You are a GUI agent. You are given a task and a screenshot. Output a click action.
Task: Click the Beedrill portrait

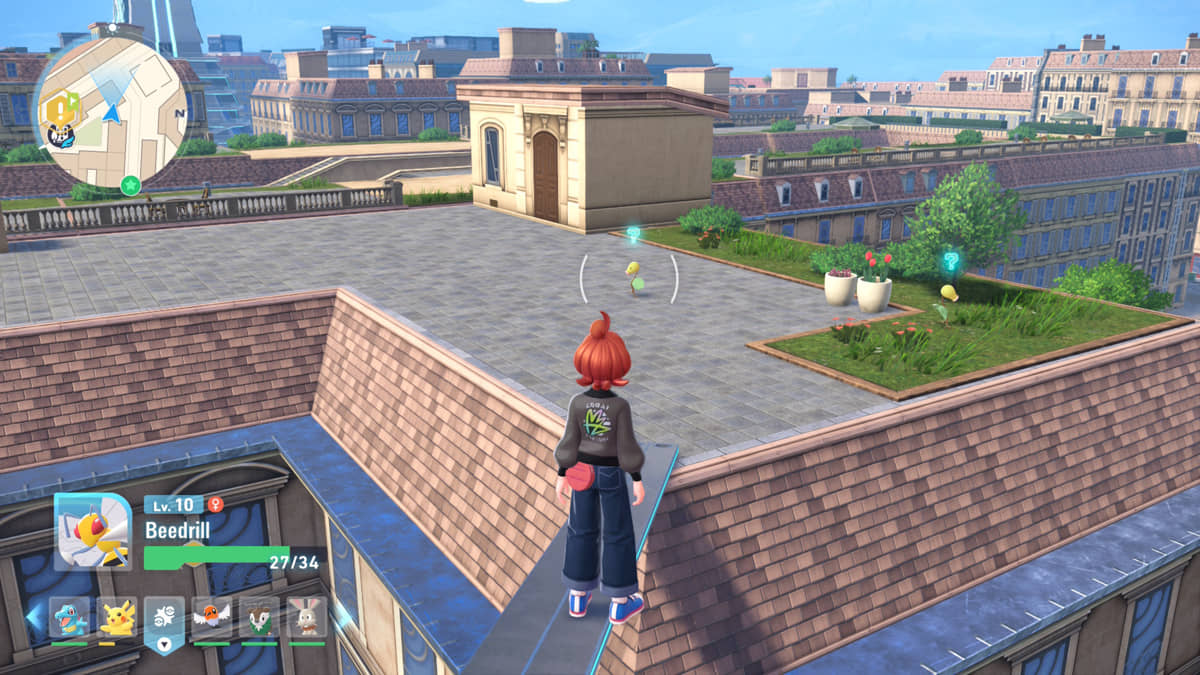tap(92, 531)
